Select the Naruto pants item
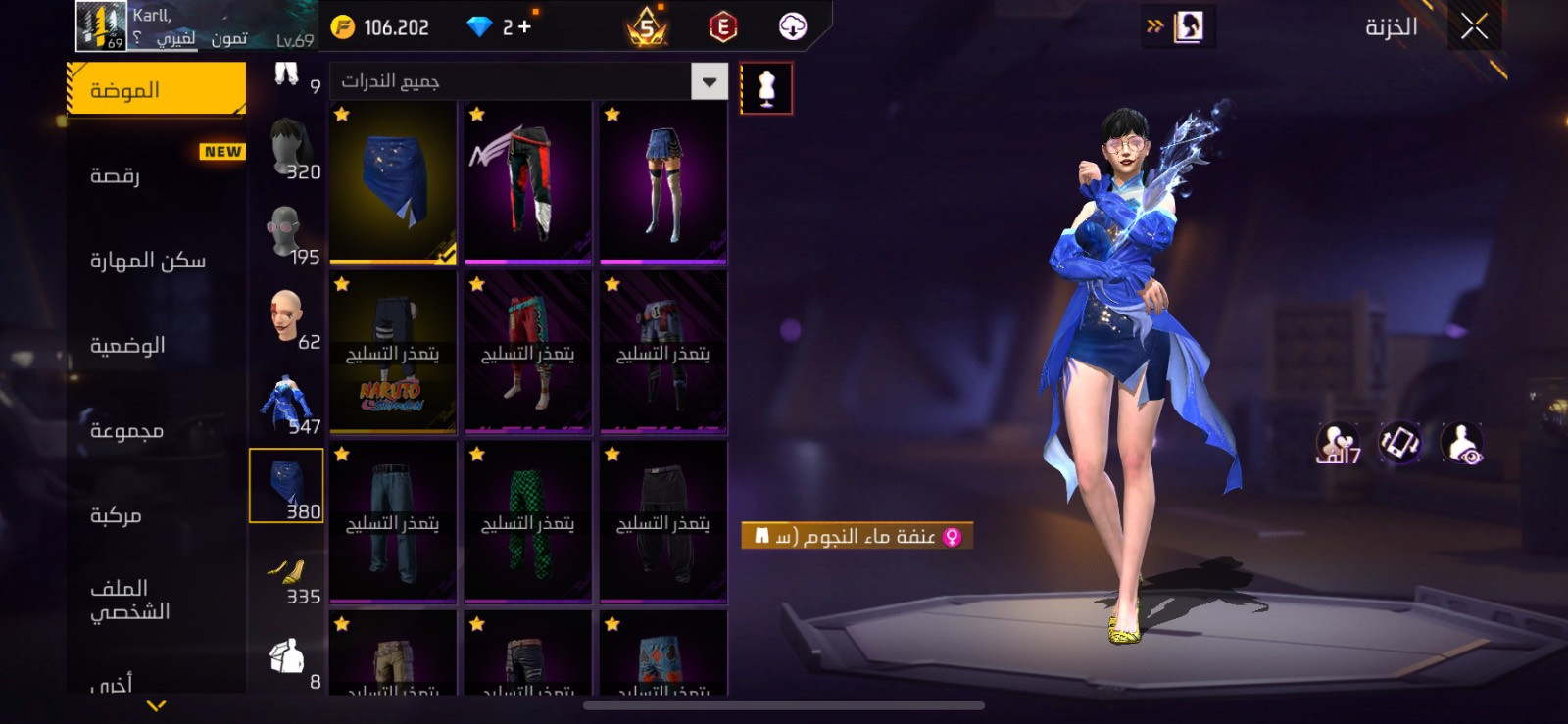This screenshot has width=1568, height=724. pos(393,353)
